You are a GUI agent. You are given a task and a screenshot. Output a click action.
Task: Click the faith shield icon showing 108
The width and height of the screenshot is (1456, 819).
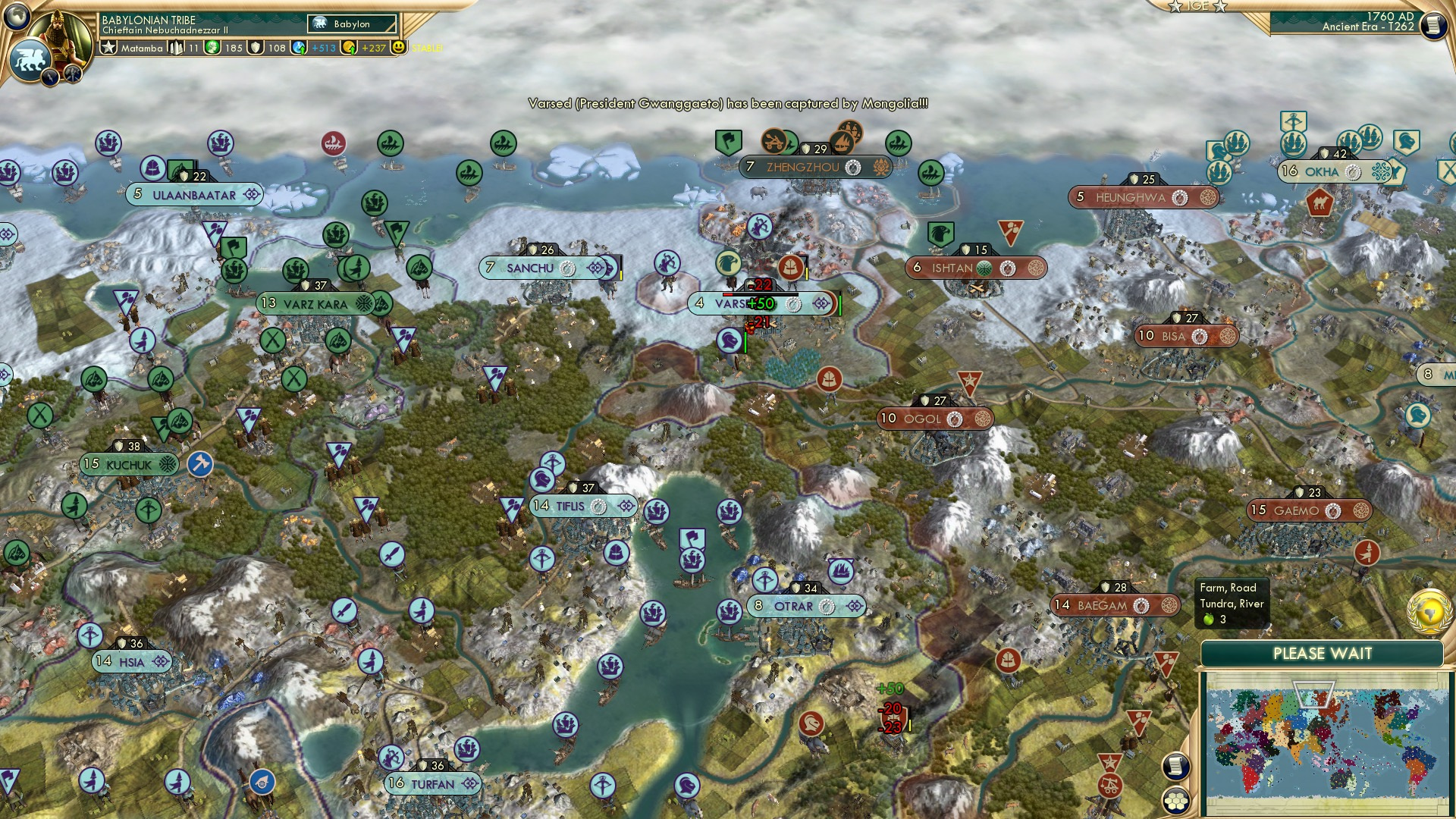pos(257,48)
